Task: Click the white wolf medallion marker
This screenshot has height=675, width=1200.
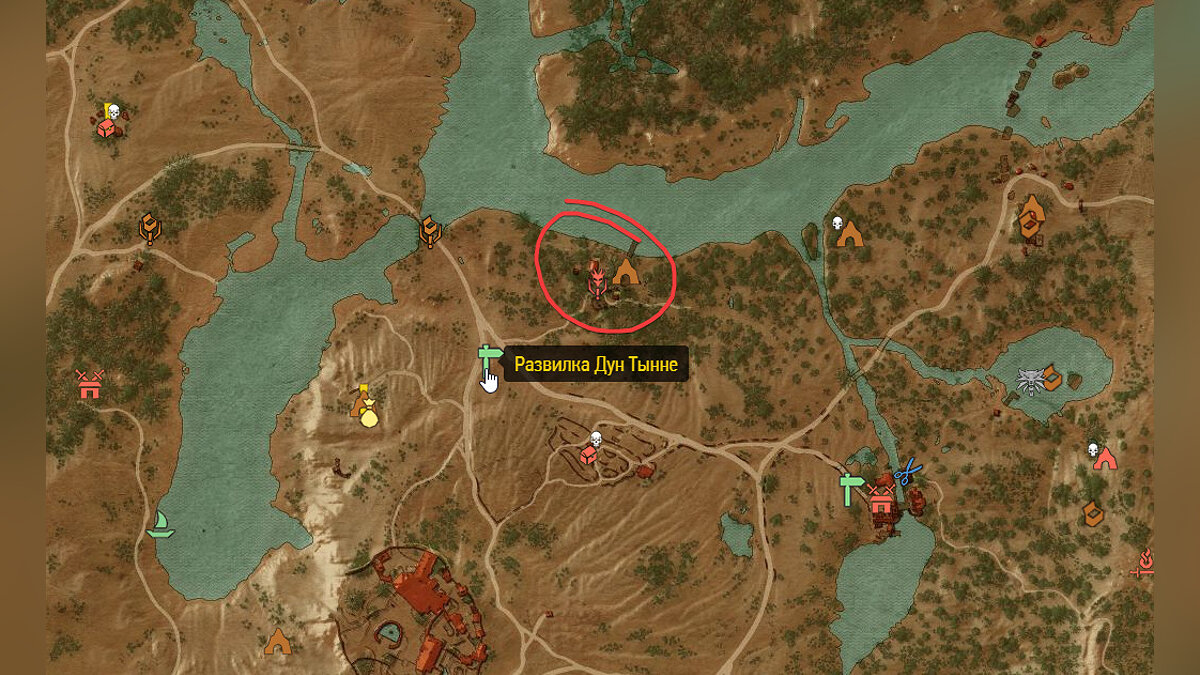Action: tap(1028, 382)
